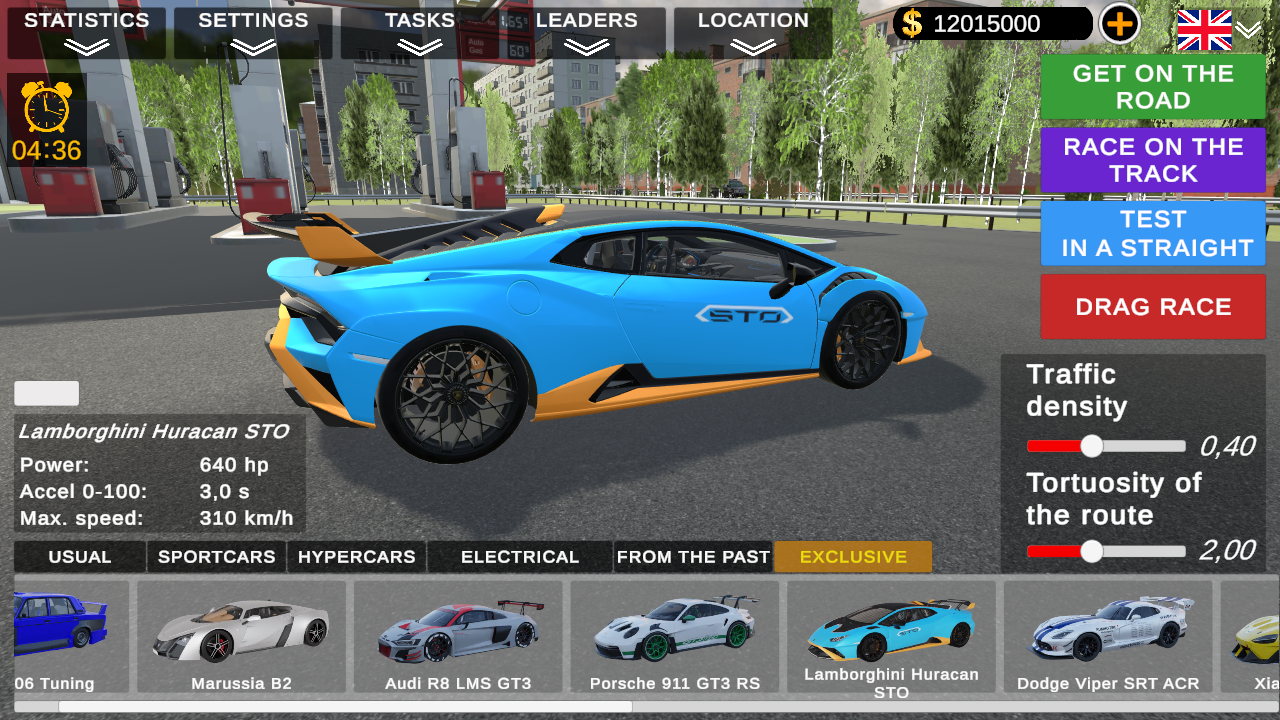Open the Sportcars category
This screenshot has height=720, width=1280.
[216, 556]
